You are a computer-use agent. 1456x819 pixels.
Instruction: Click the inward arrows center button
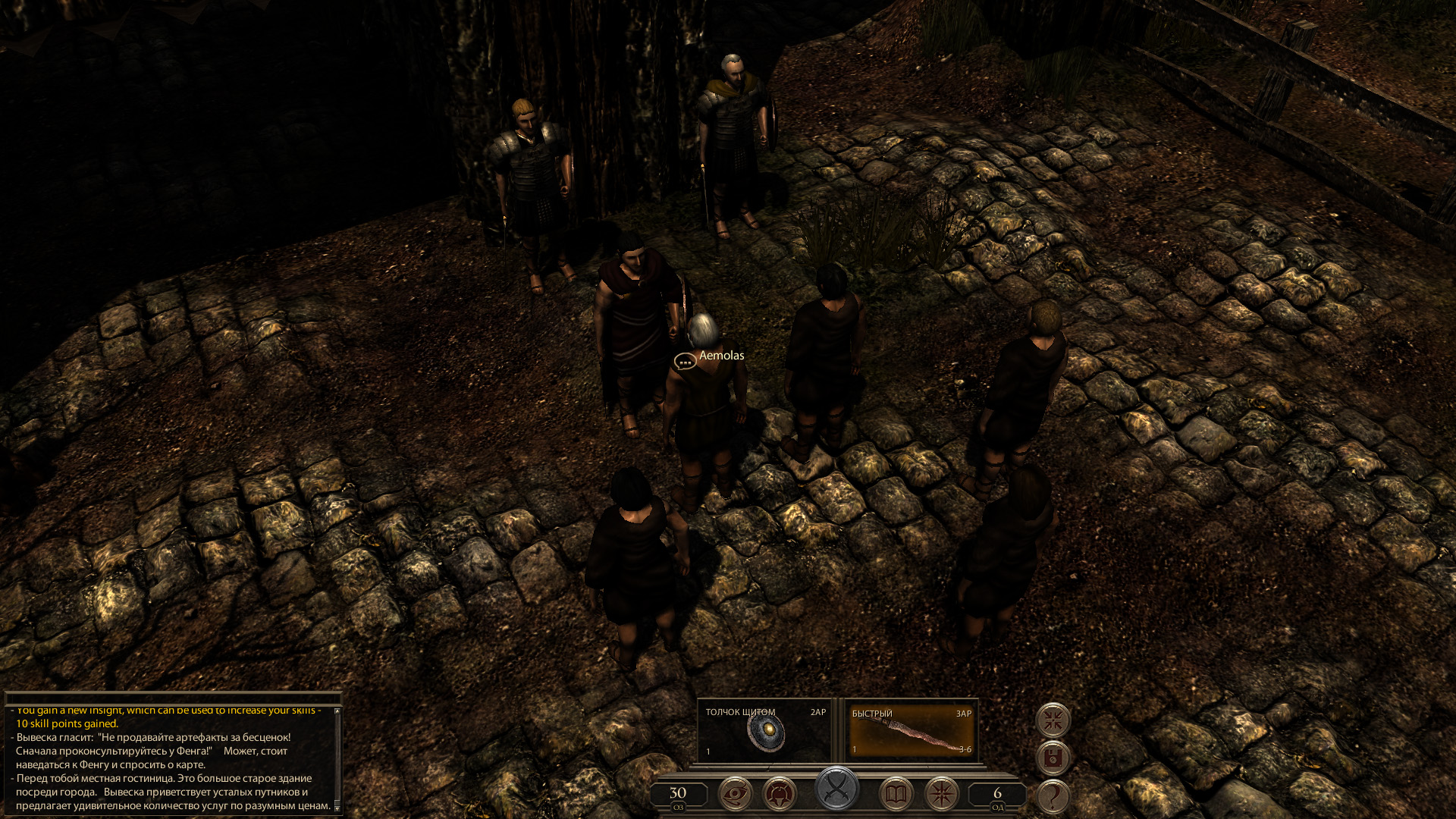(1053, 720)
